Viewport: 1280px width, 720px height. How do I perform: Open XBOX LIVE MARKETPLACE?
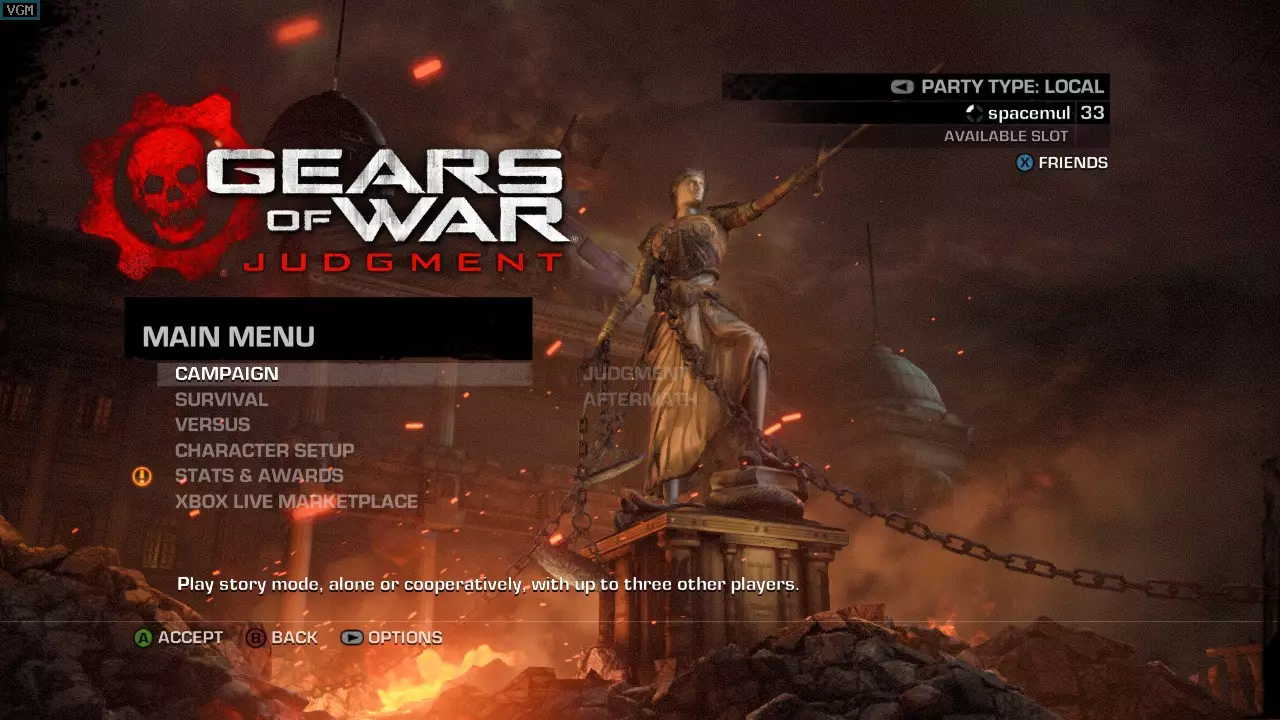(x=295, y=500)
